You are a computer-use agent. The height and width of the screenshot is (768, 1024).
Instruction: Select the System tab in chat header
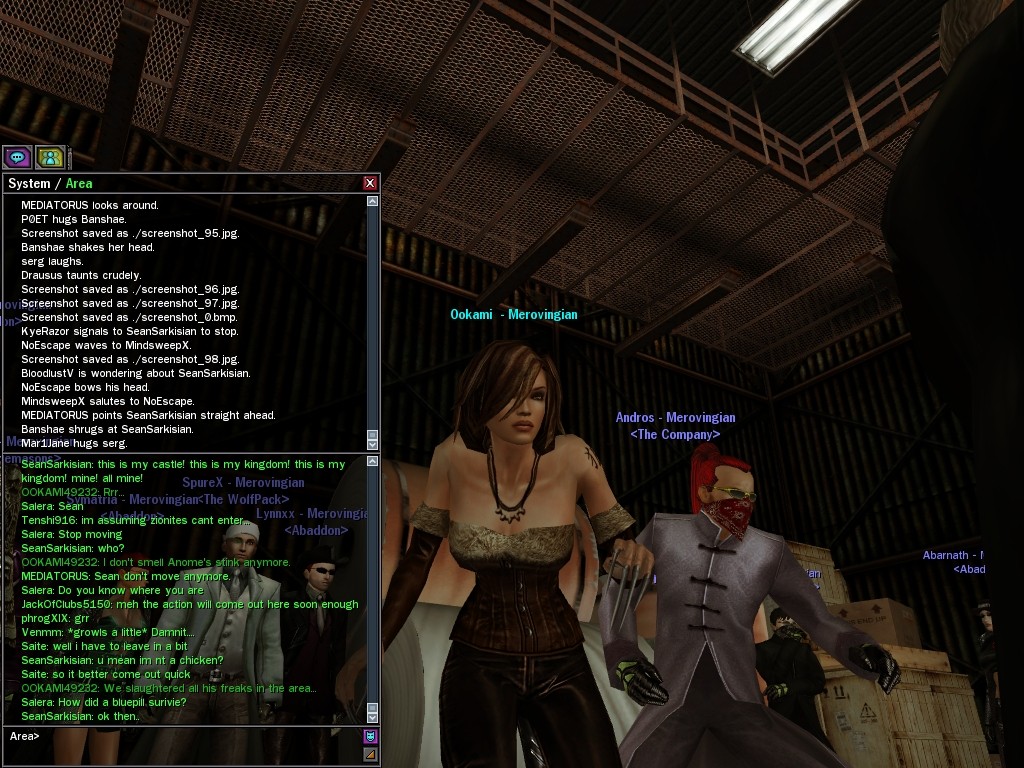pyautogui.click(x=29, y=183)
